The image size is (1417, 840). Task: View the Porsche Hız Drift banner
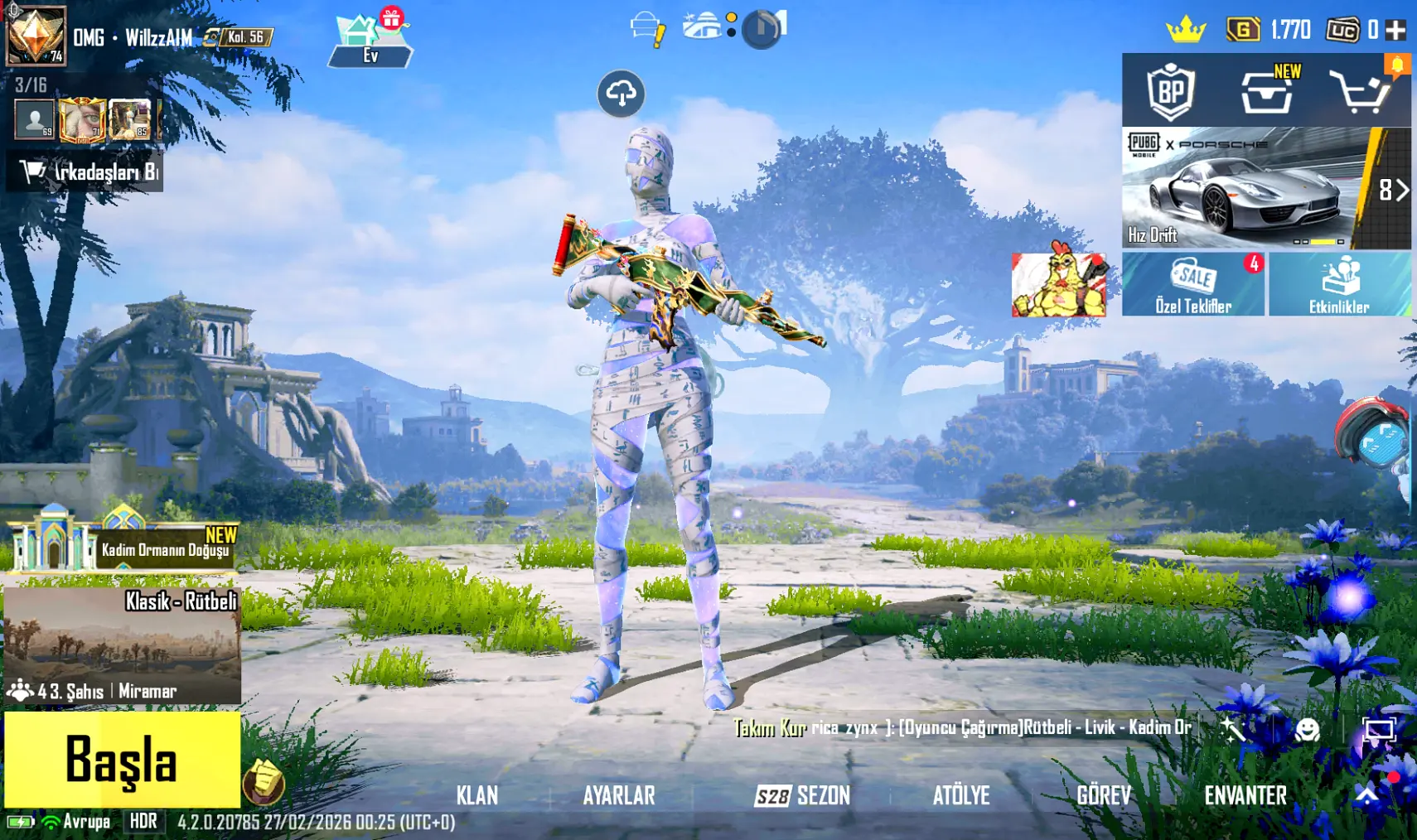(x=1243, y=189)
